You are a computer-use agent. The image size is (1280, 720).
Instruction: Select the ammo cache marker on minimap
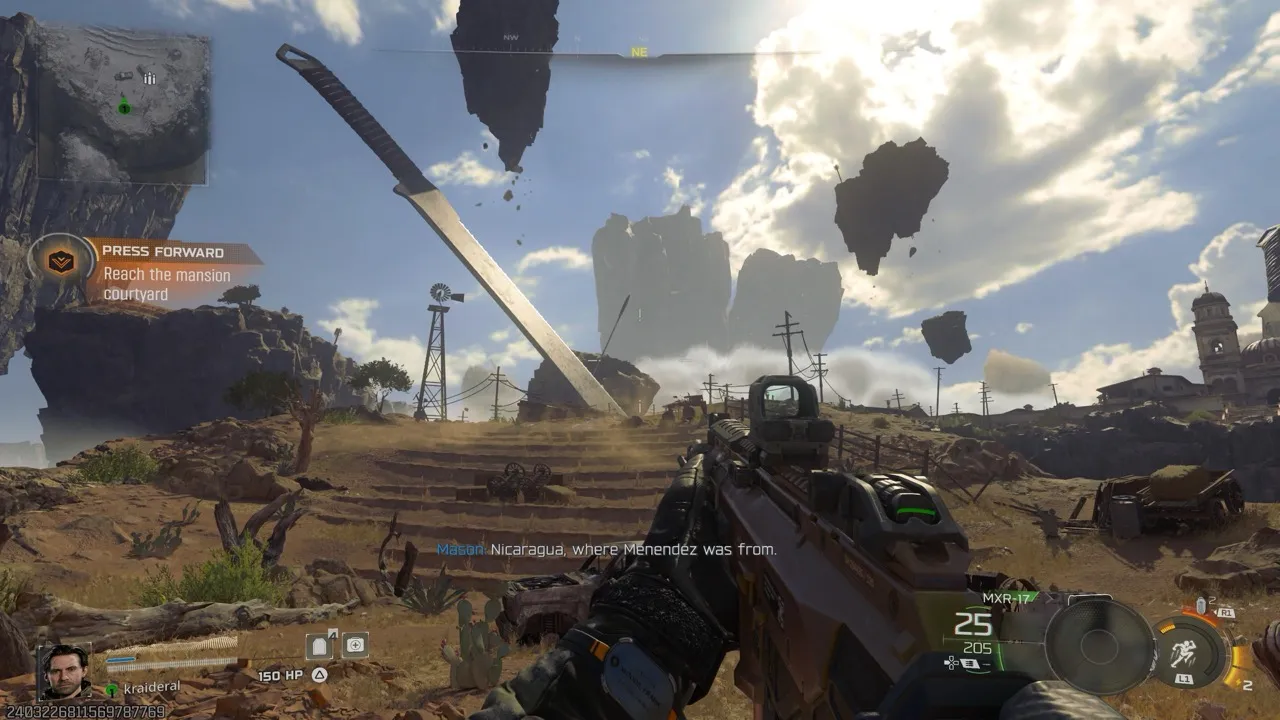pos(150,78)
